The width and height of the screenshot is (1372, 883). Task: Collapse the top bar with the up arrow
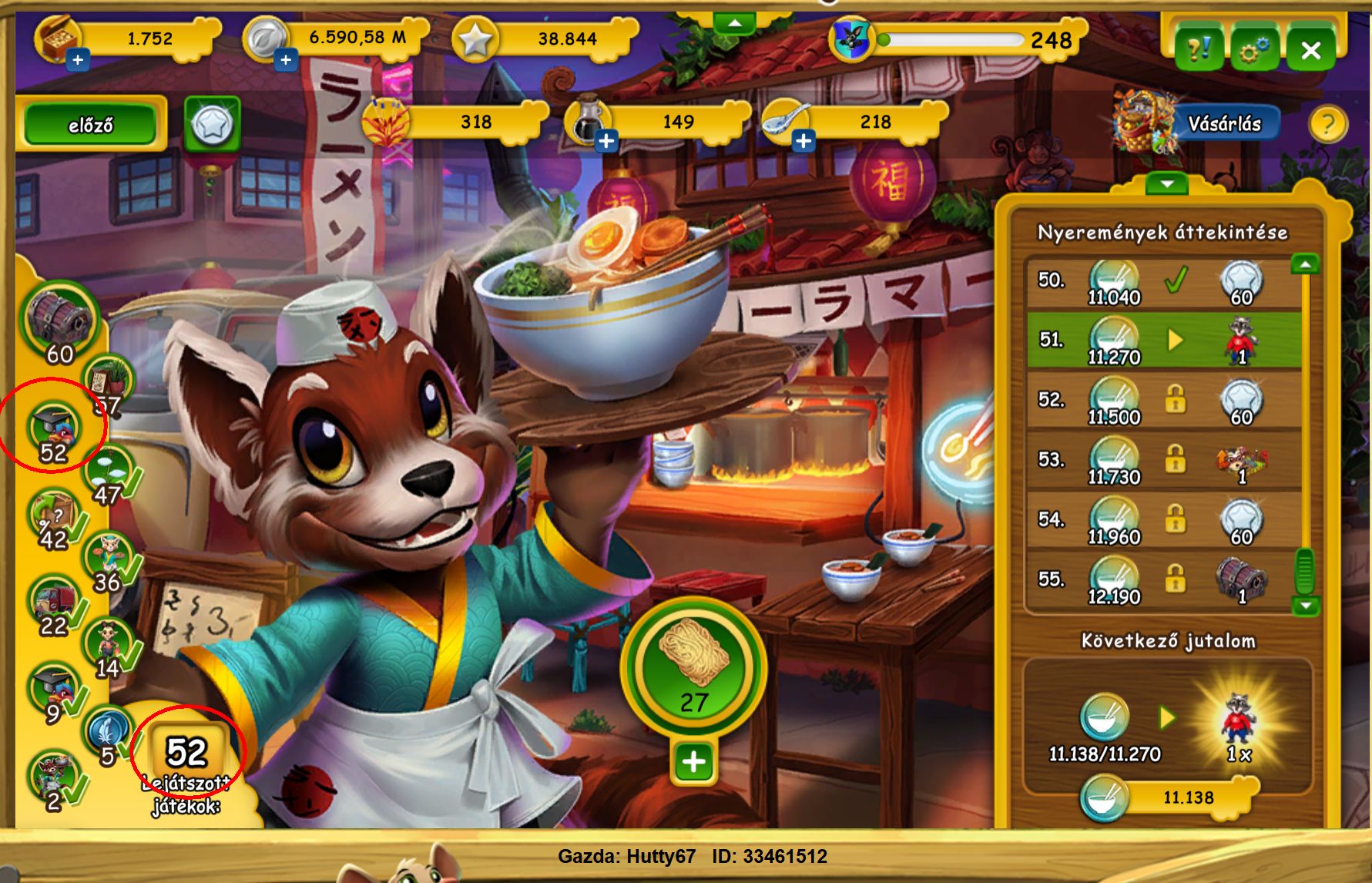tap(734, 24)
